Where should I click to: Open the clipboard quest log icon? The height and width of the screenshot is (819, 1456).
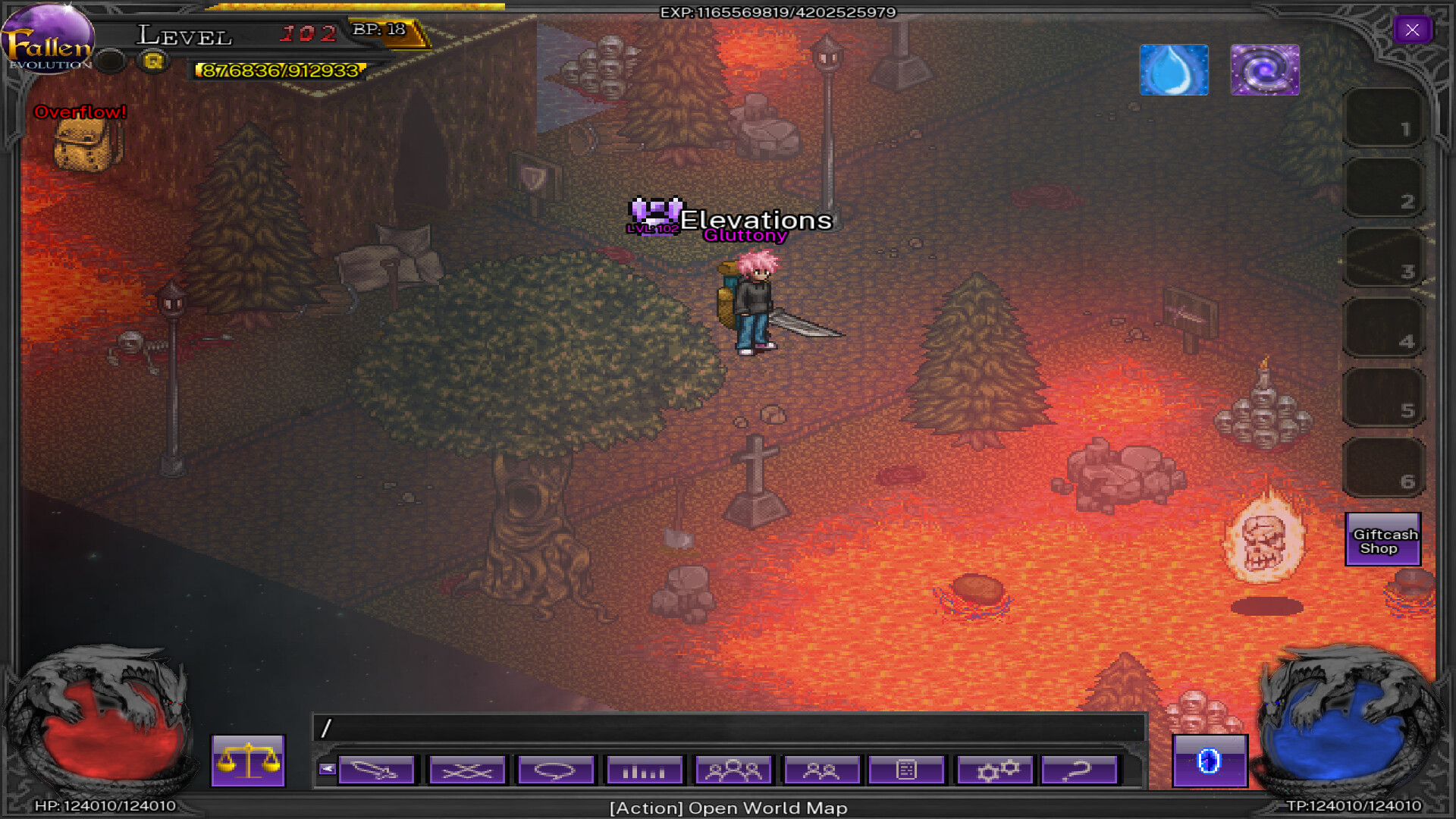(907, 770)
